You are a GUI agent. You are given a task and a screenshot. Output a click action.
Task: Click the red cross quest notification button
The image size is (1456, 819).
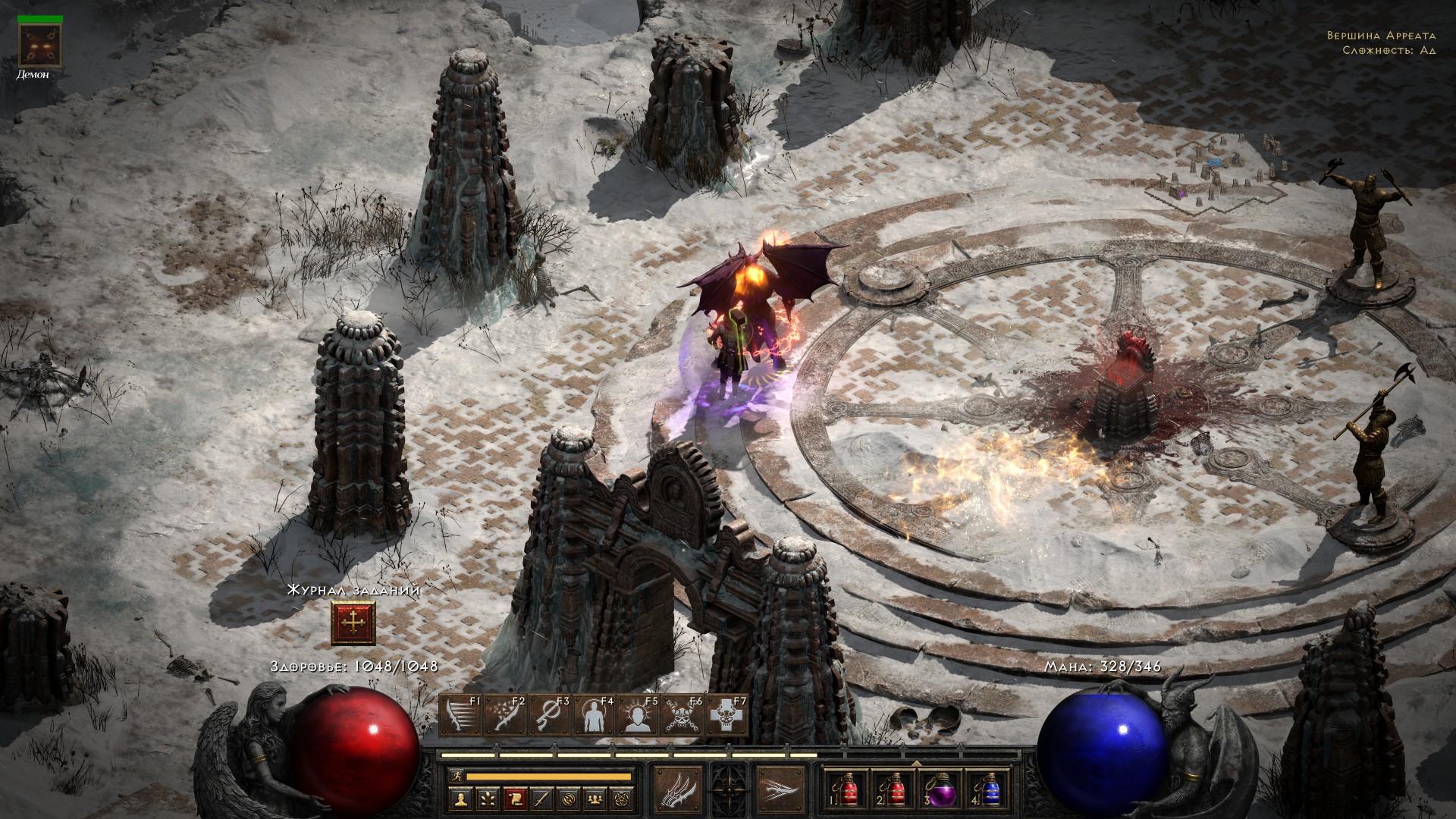353,623
